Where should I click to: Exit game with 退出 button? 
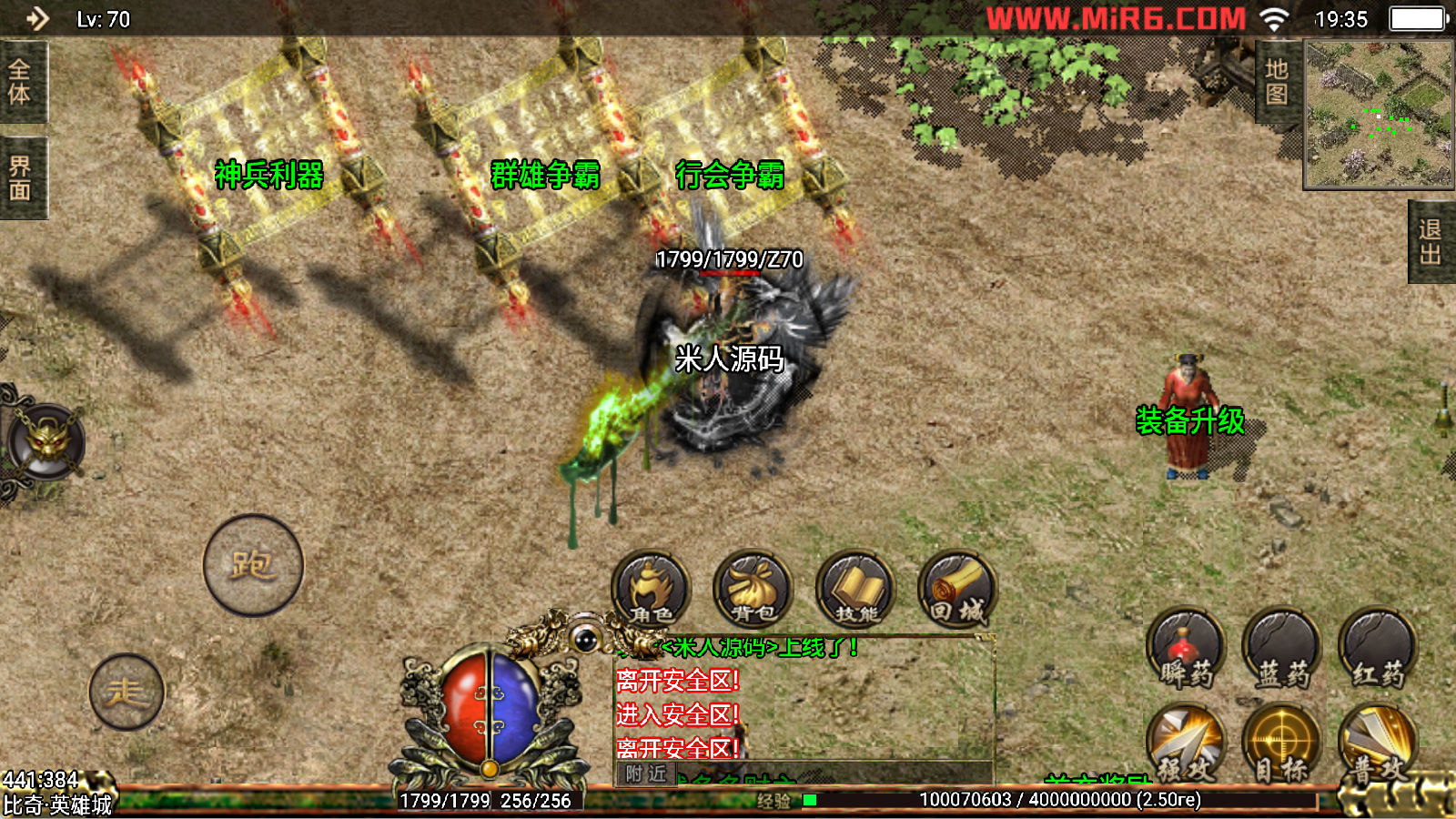point(1431,242)
